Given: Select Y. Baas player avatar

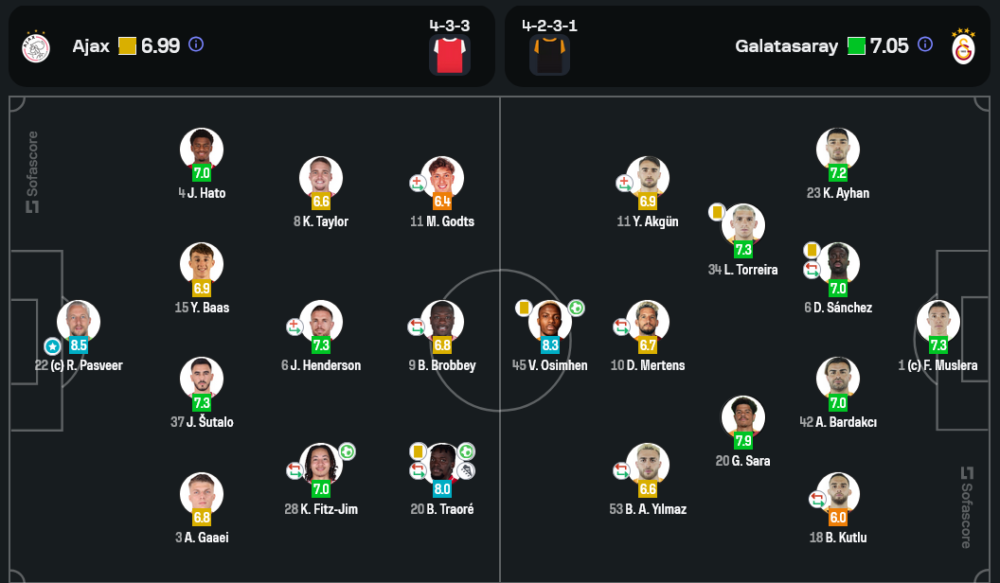Looking at the screenshot, I should [201, 264].
